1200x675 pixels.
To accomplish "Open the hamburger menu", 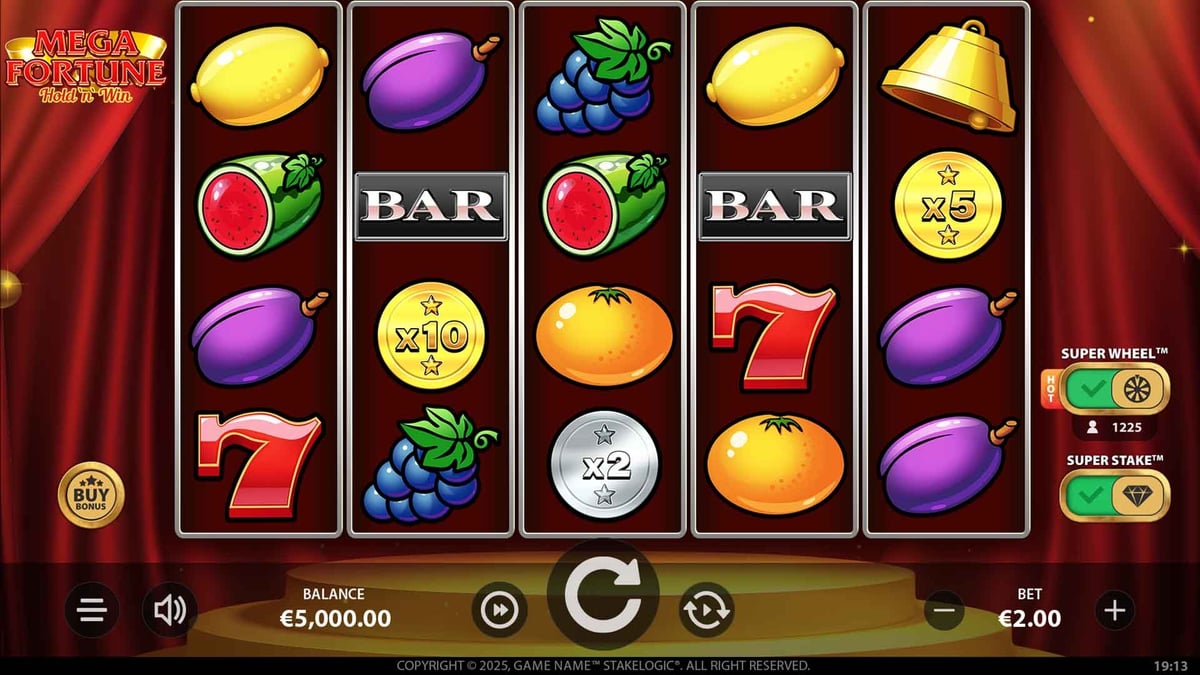I will [92, 610].
